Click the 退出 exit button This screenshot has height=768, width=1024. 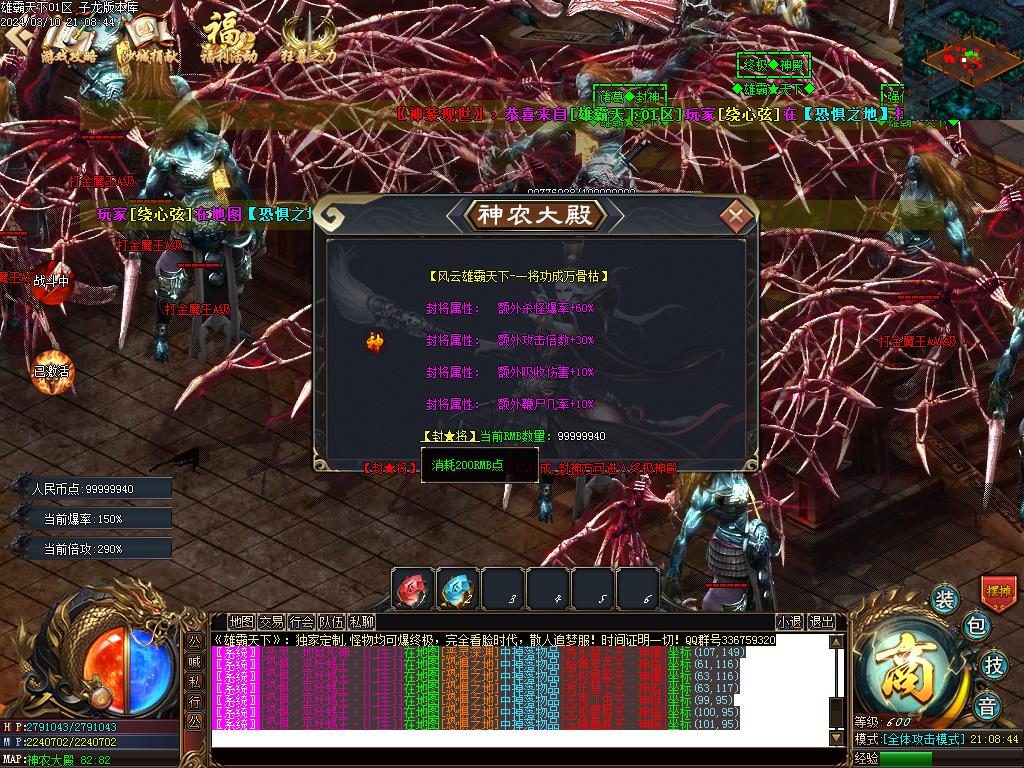(821, 622)
